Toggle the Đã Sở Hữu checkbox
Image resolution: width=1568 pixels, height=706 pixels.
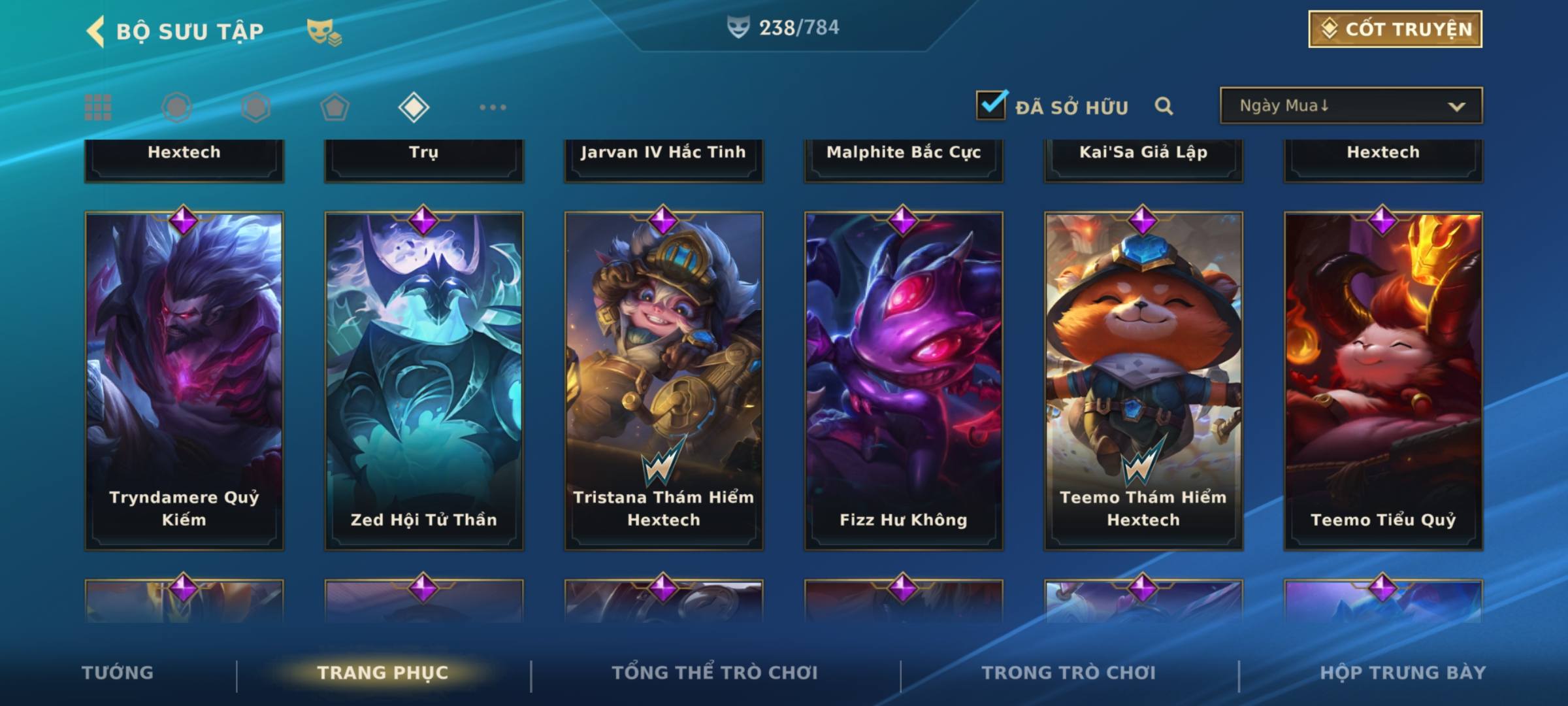[991, 106]
